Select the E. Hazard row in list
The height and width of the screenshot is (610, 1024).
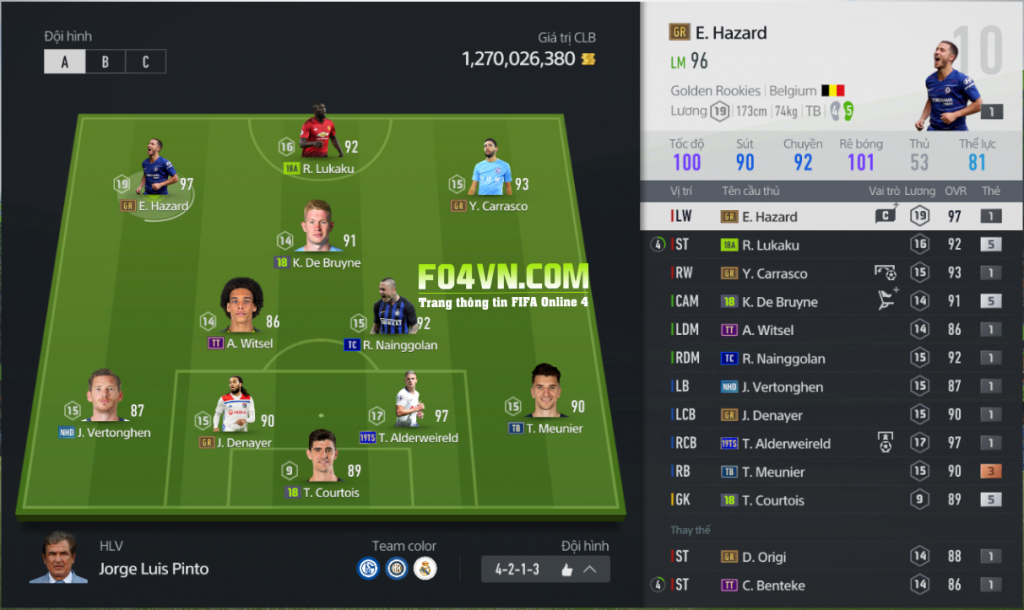(832, 216)
